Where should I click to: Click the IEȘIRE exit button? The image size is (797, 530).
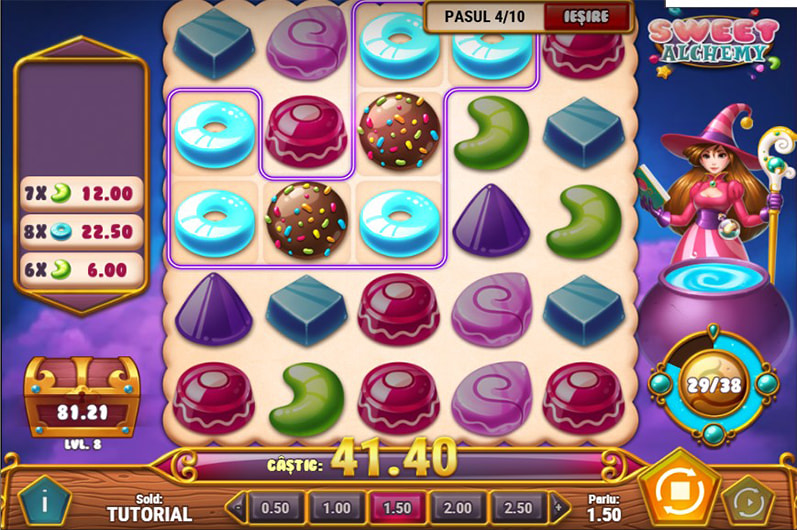coord(588,17)
